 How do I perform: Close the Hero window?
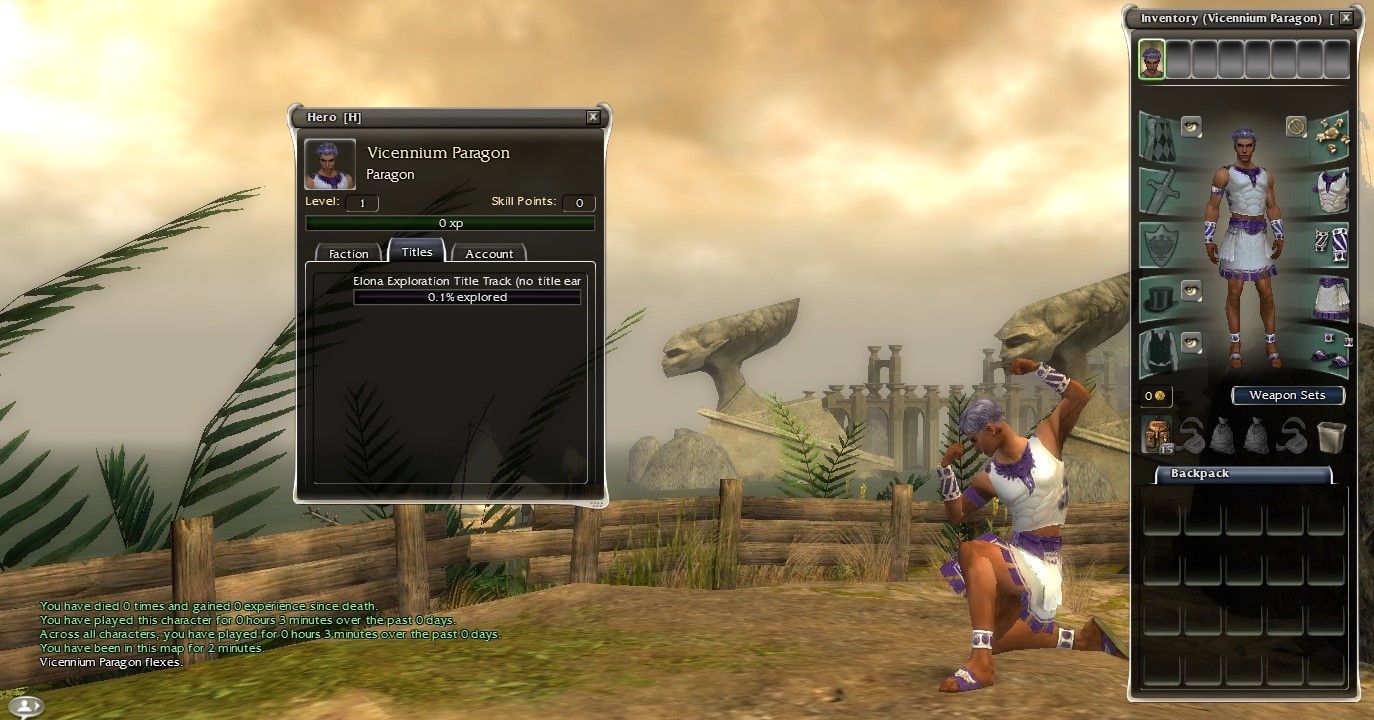point(593,117)
